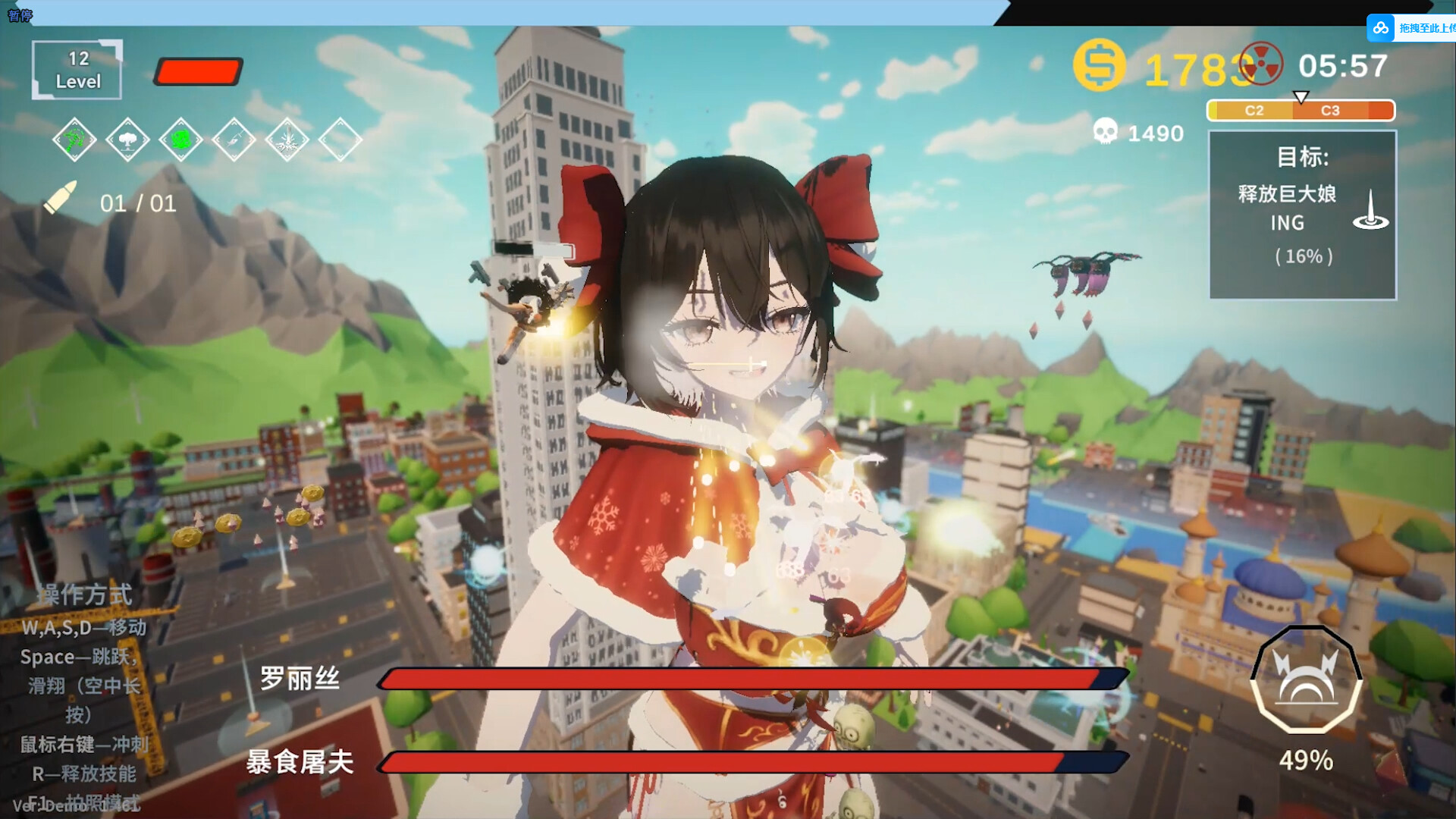This screenshot has width=1456, height=819.
Task: Click the Level 12 badge
Action: point(76,70)
